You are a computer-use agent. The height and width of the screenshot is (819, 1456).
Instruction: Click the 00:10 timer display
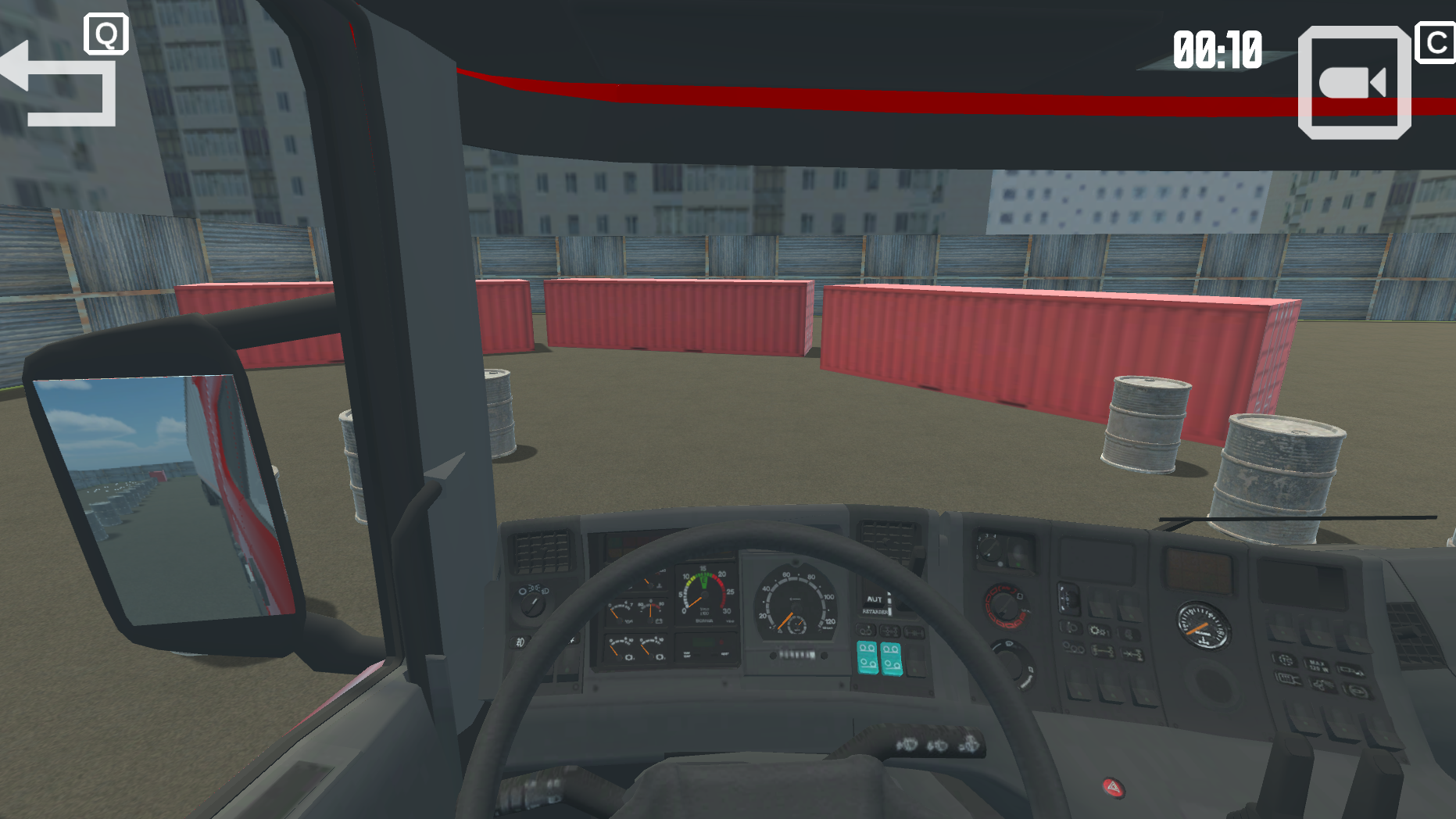1216,48
